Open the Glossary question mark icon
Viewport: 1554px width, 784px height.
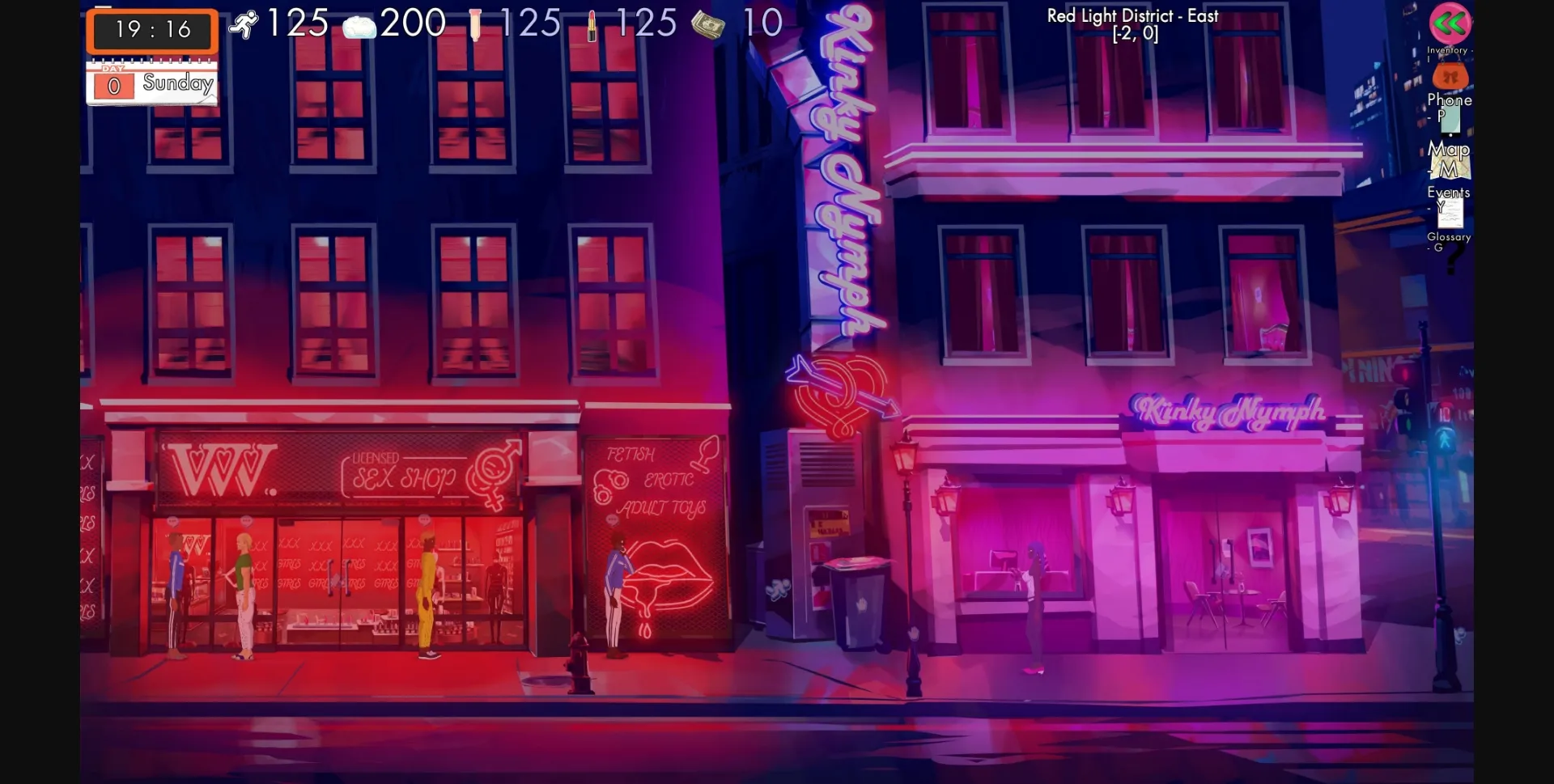[1453, 259]
